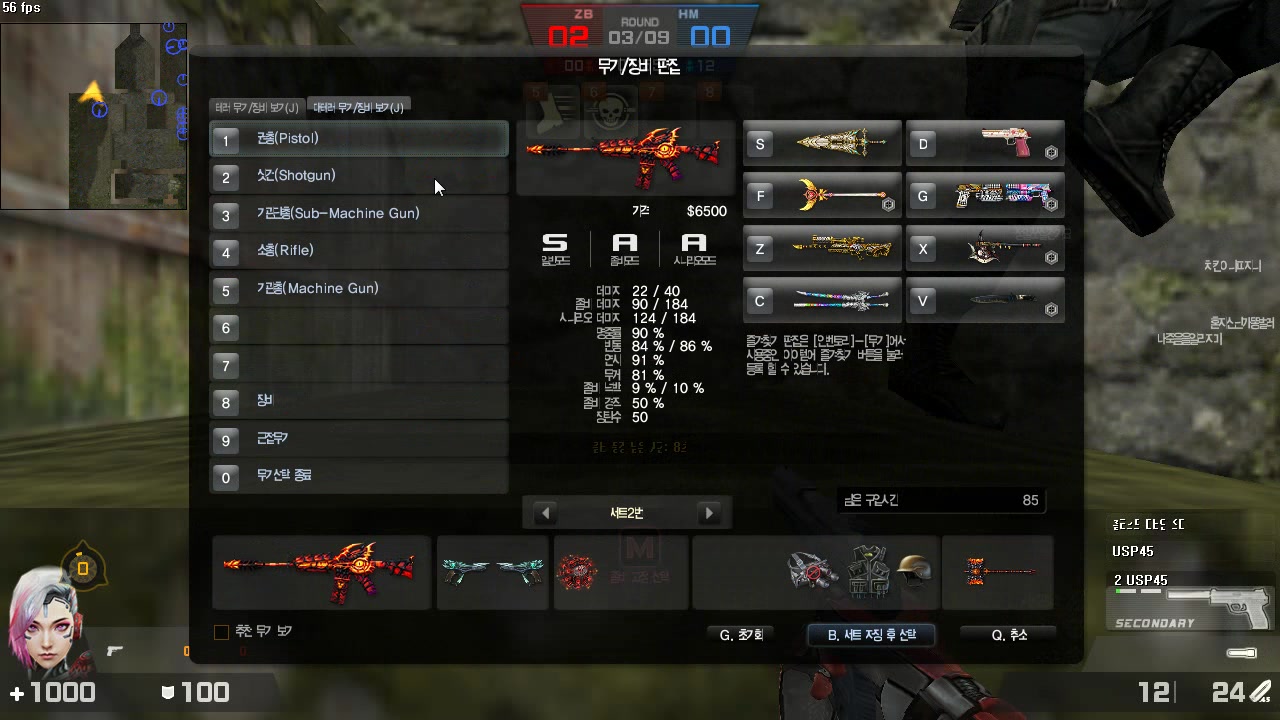This screenshot has width=1280, height=720.
Task: Click the left arrow beside 세트2번
Action: 545,512
